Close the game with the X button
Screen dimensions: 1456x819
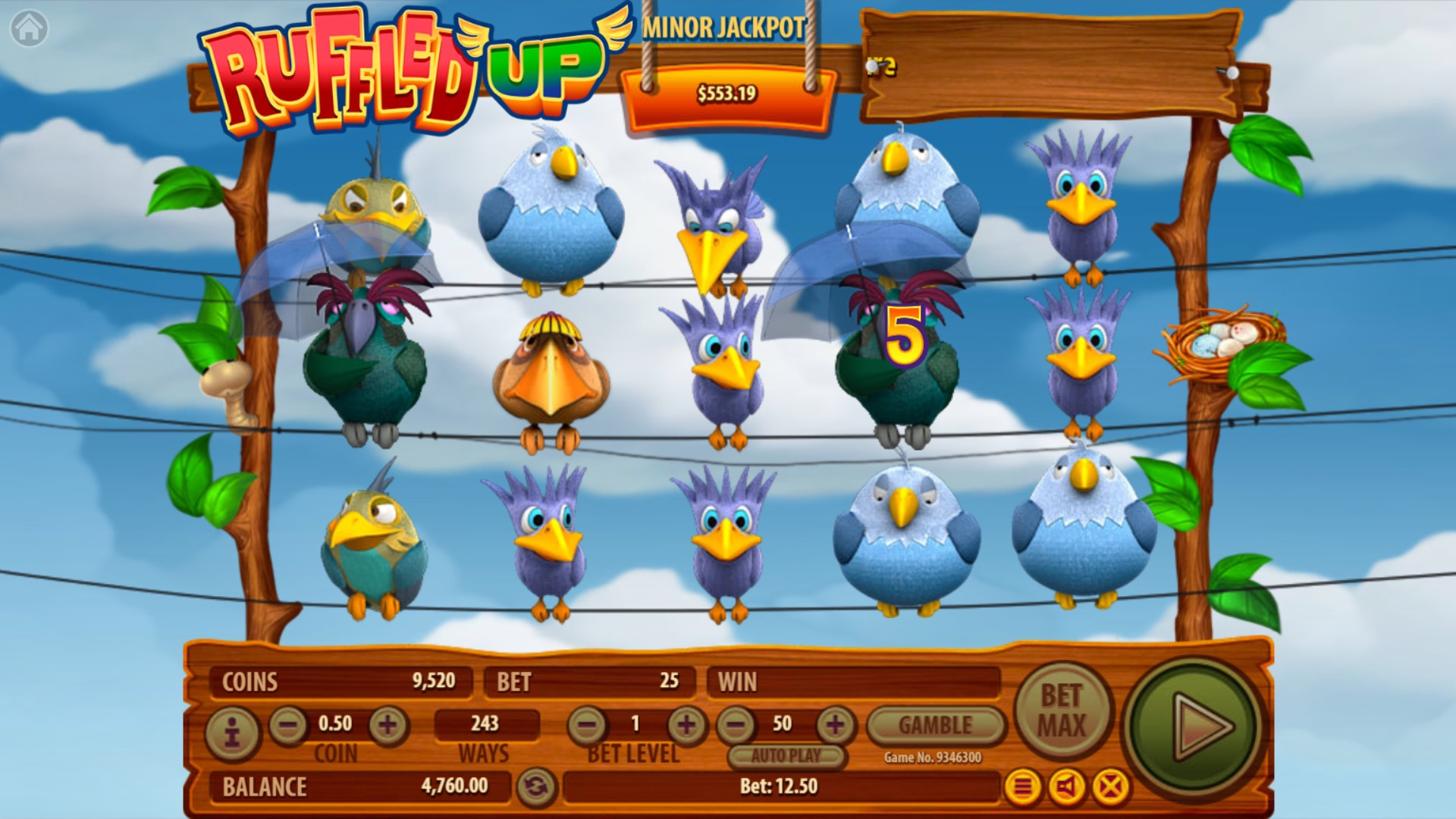pyautogui.click(x=1111, y=787)
